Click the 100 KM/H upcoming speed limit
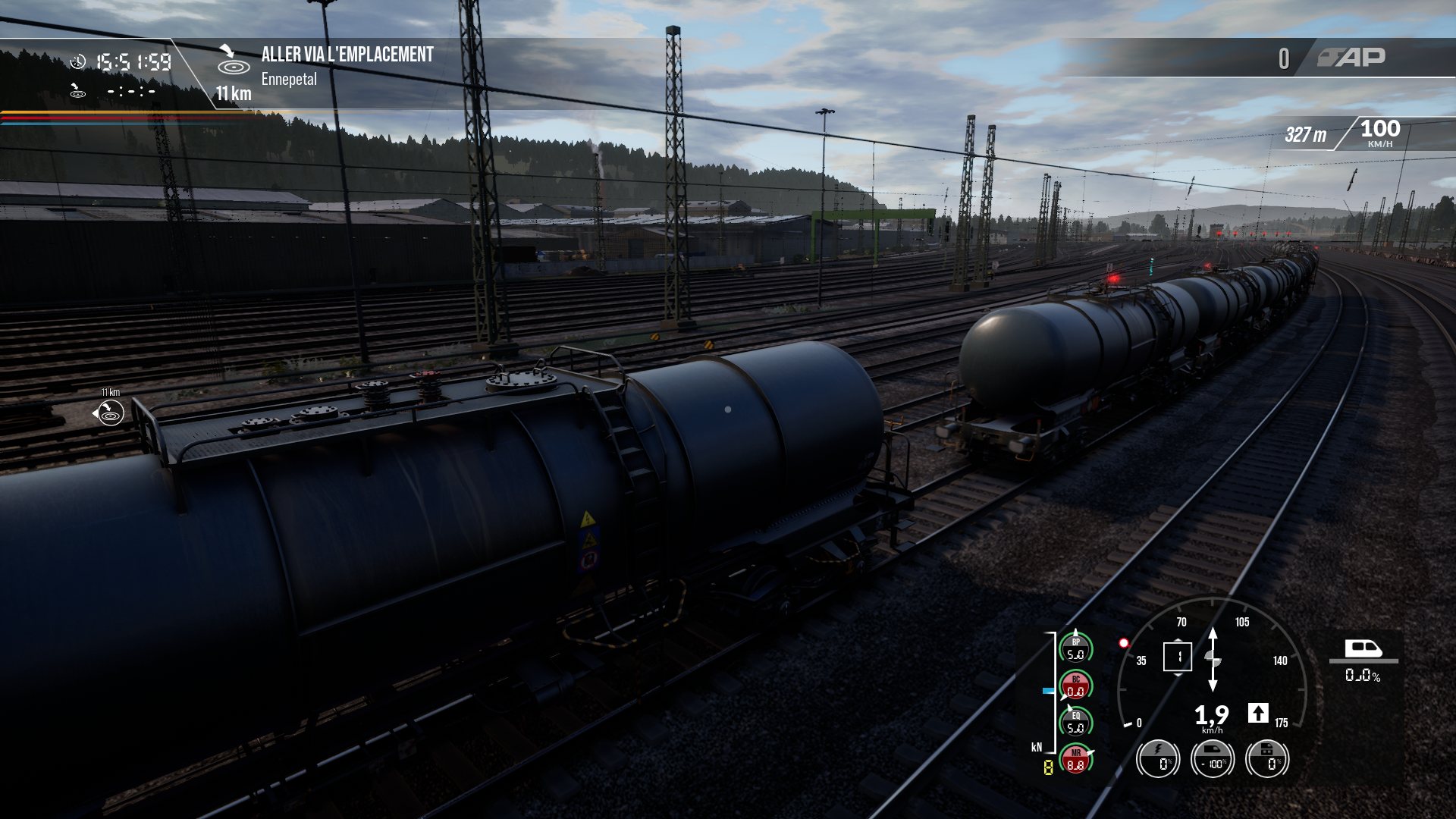Viewport: 1456px width, 819px height. (1379, 133)
